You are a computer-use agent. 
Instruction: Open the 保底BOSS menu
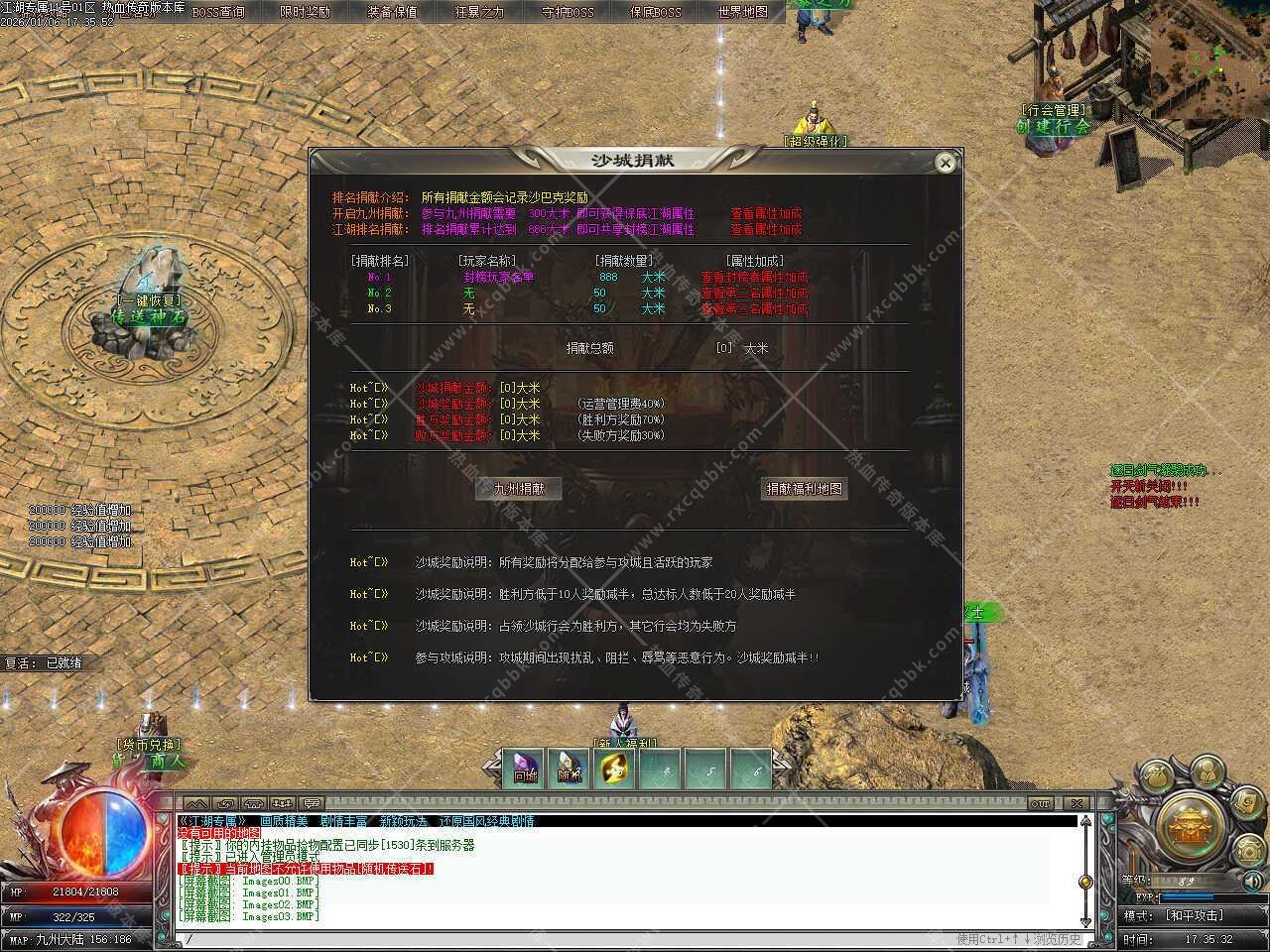tap(656, 12)
